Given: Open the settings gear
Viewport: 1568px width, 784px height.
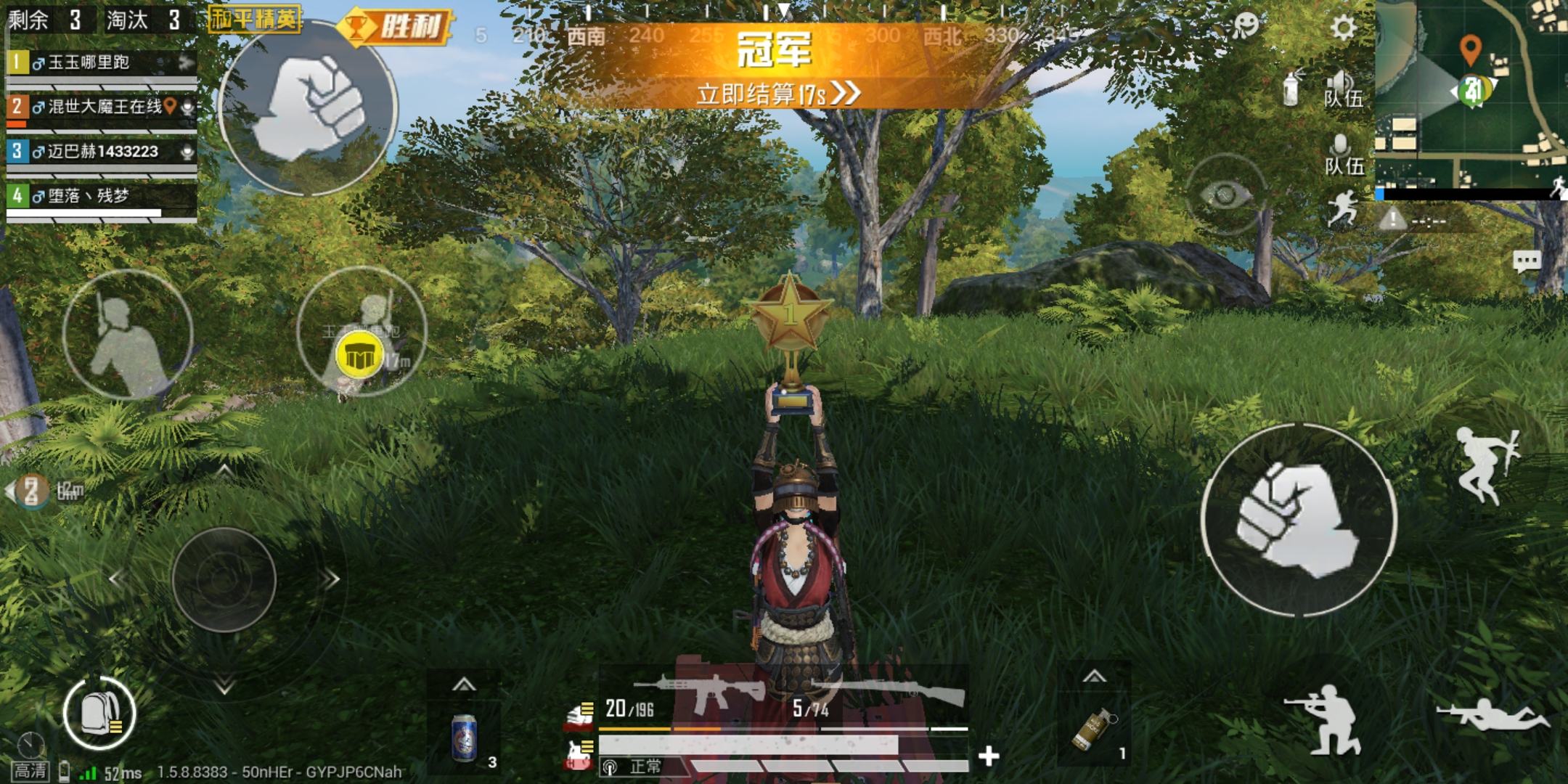Looking at the screenshot, I should tap(1343, 28).
